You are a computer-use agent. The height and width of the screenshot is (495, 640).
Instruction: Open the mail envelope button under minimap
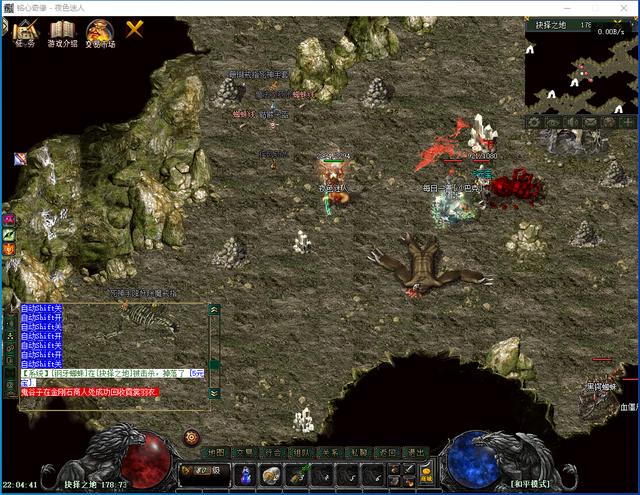(590, 122)
